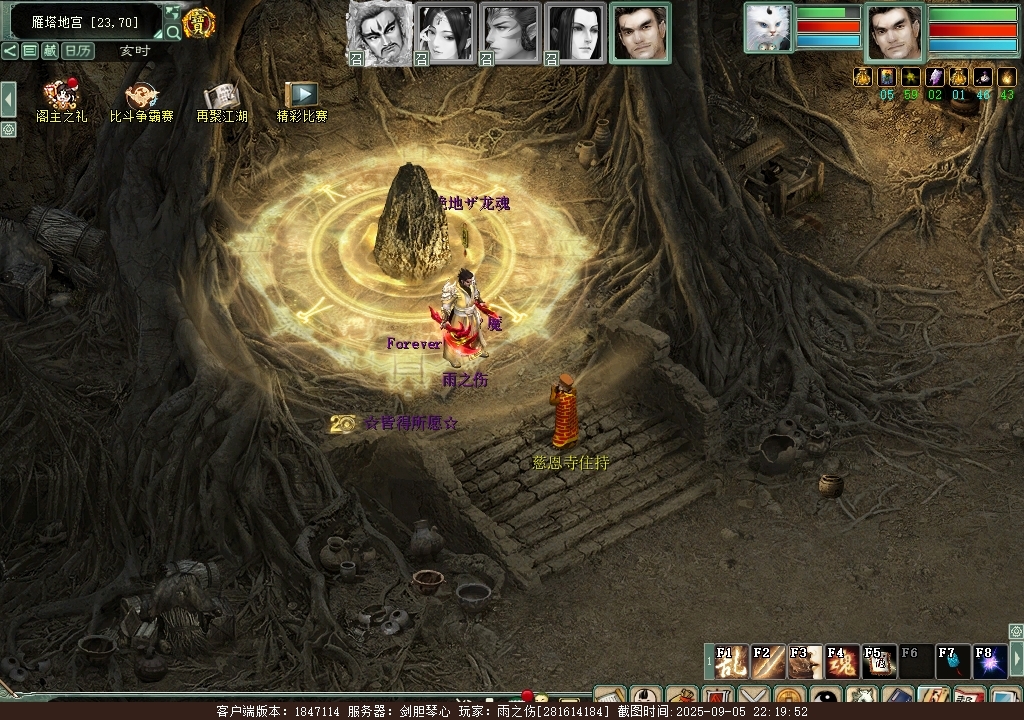Select the white-haired bearded party member portrait
Image resolution: width=1024 pixels, height=720 pixels.
378,32
